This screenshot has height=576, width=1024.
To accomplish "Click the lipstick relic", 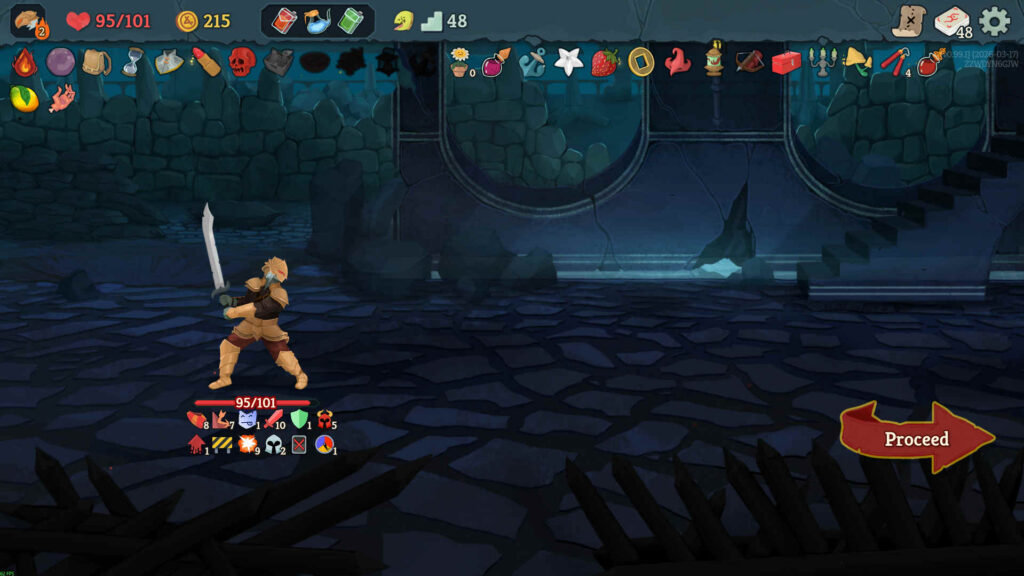I will point(206,62).
